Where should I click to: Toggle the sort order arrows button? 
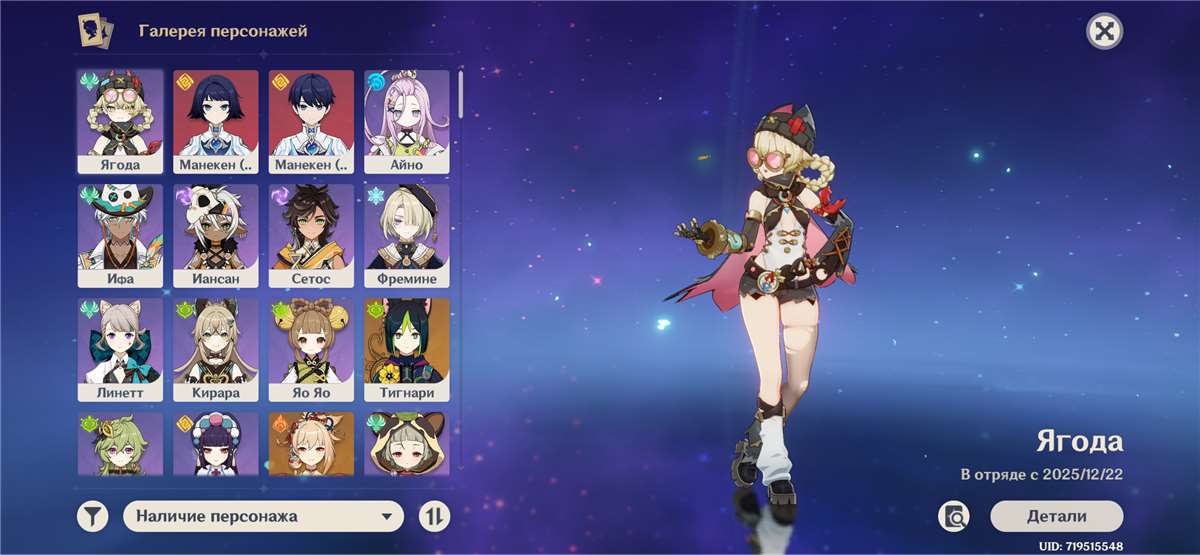pos(434,516)
